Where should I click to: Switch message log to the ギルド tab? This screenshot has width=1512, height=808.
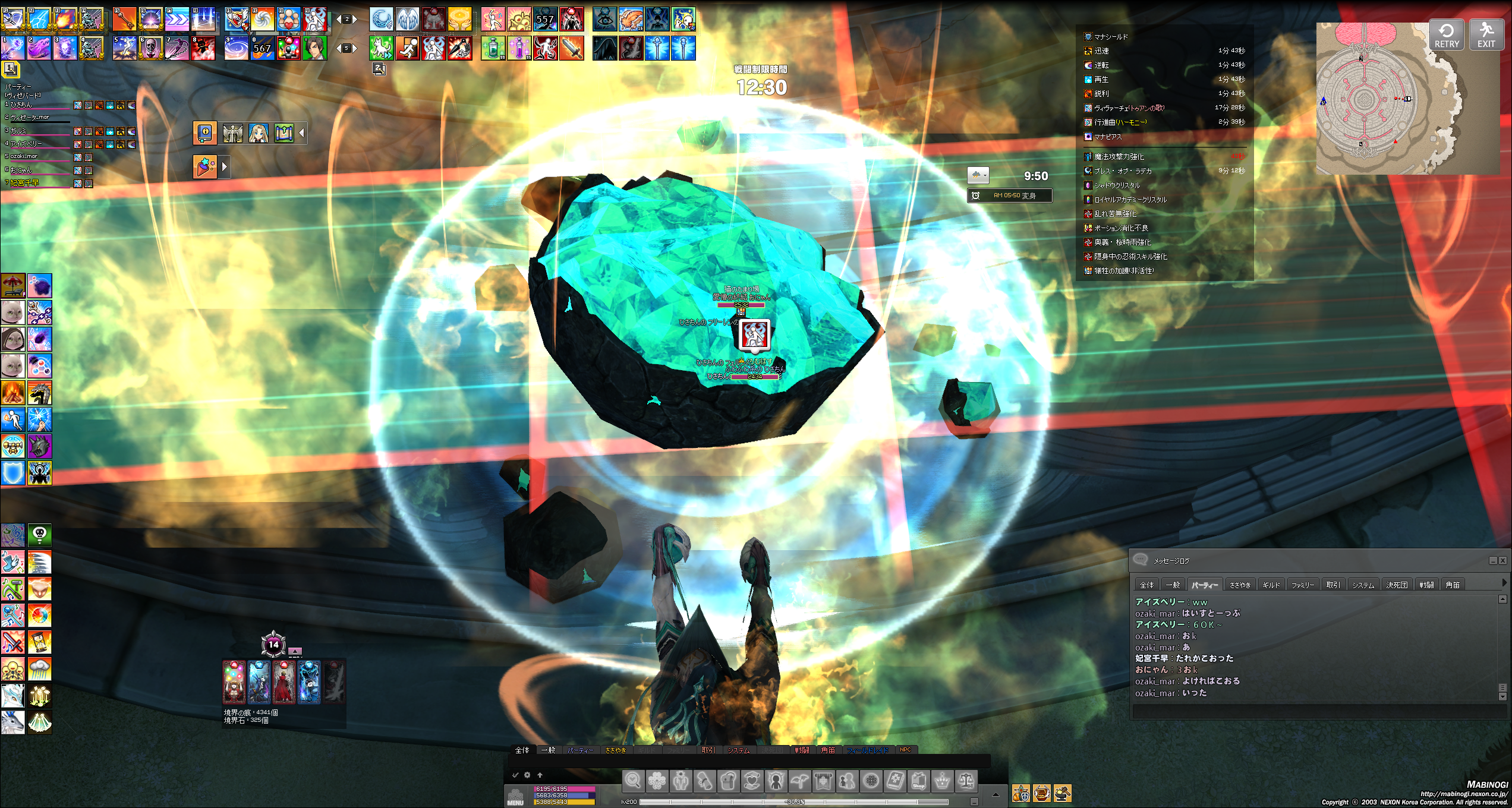point(1271,585)
